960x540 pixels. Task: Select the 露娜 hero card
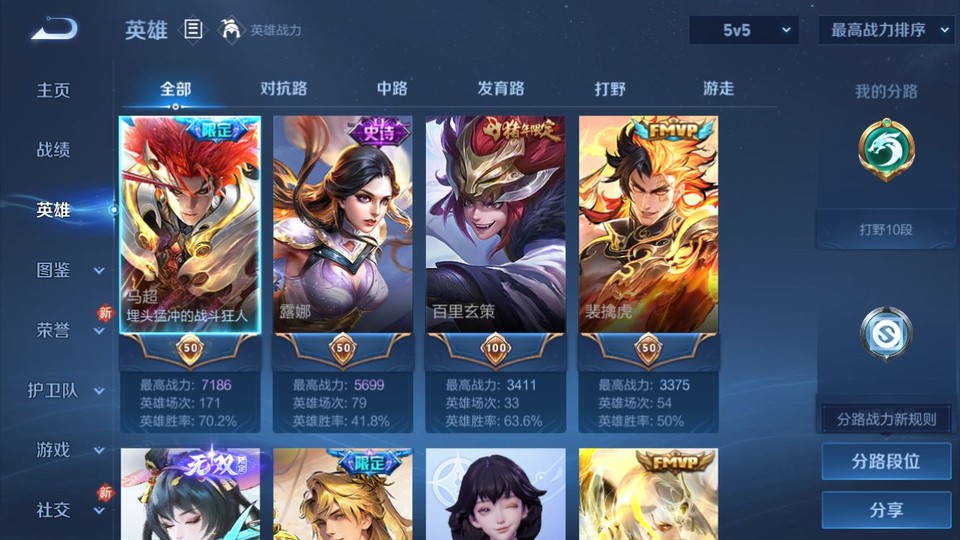coord(343,225)
